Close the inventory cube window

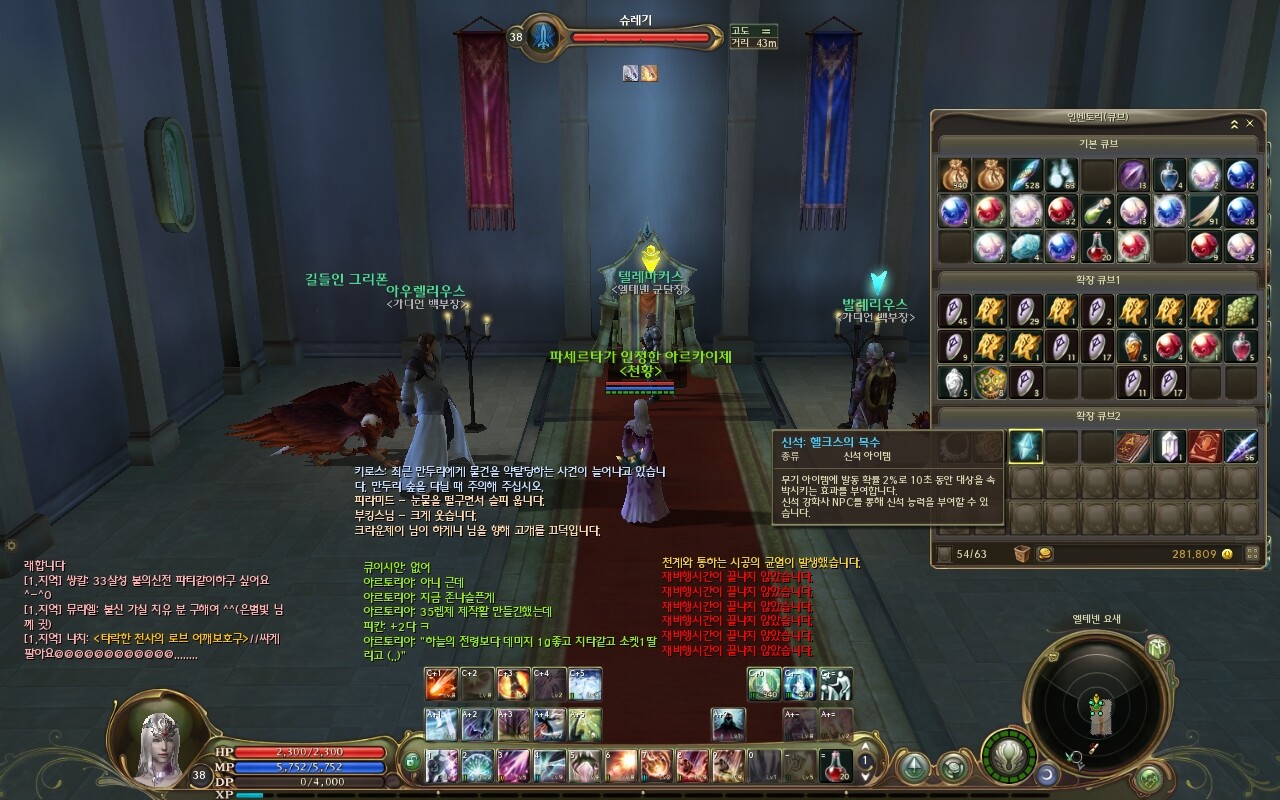point(1250,124)
